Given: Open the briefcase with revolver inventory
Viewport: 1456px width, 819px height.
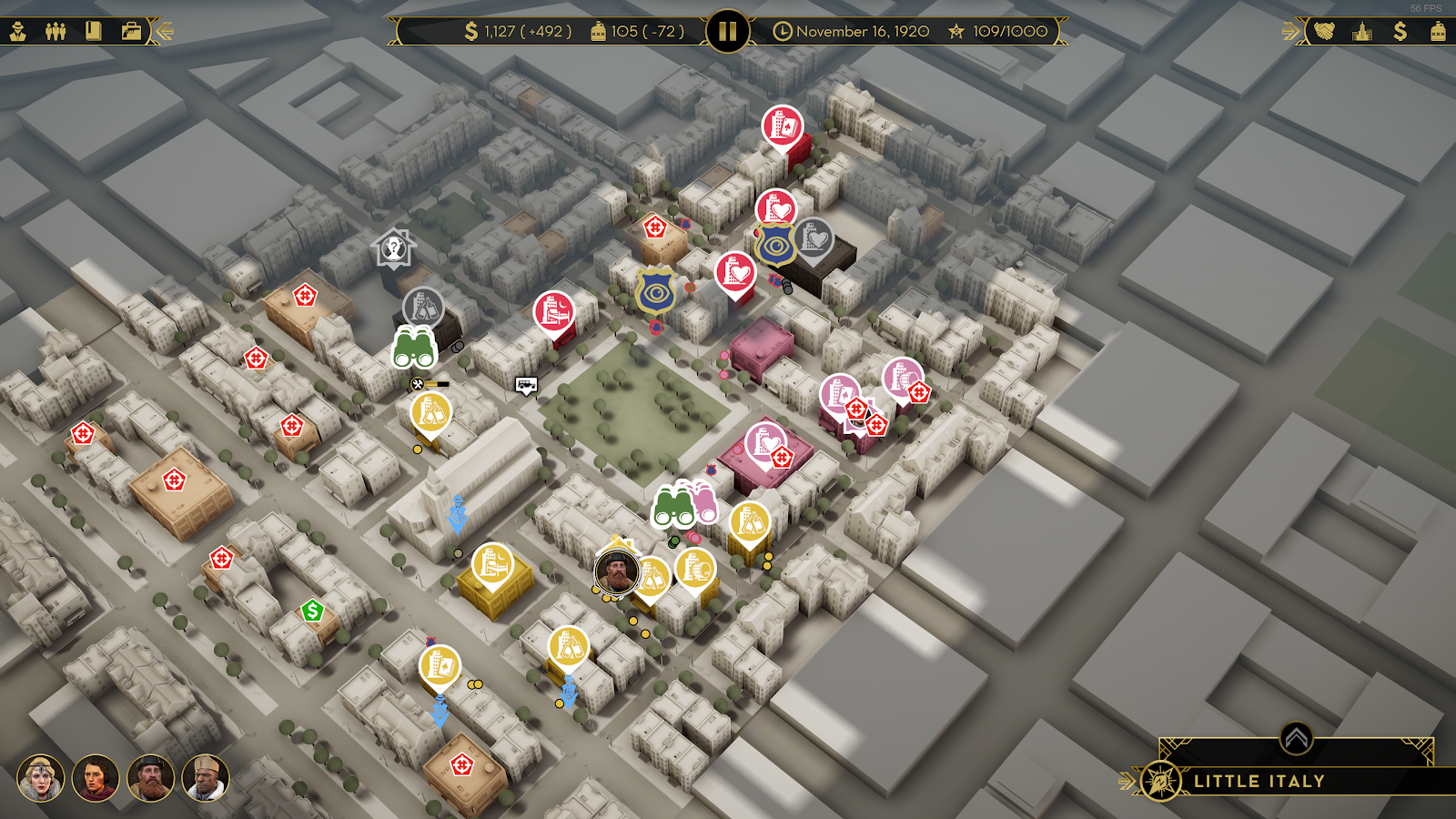Looking at the screenshot, I should click(131, 32).
